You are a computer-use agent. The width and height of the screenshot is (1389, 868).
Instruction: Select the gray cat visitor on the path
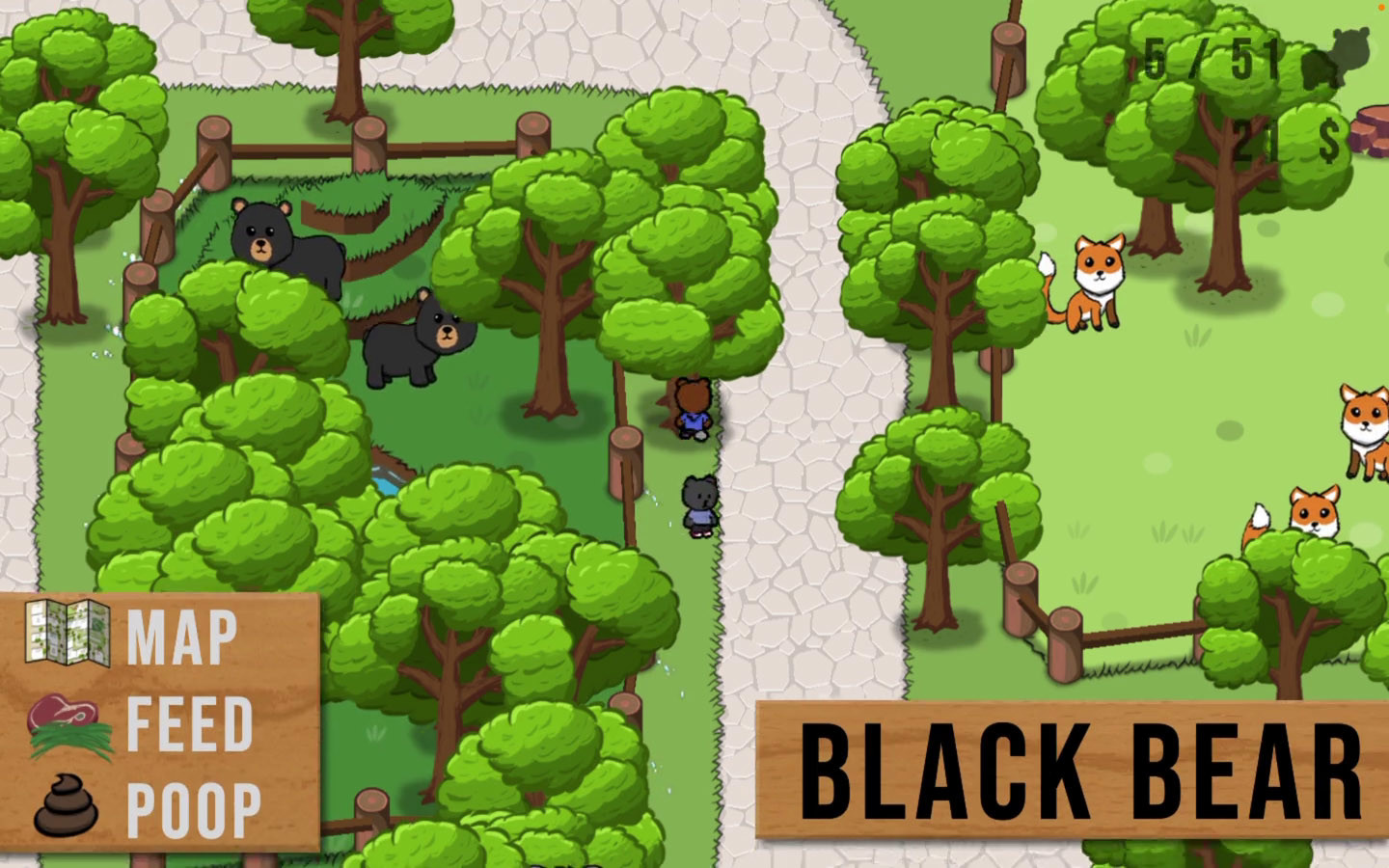(x=699, y=506)
